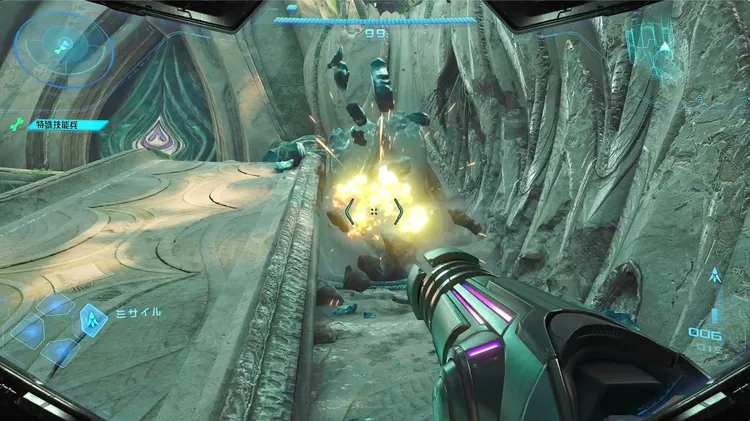Screen dimensions: 750x421
Task: Open the circular radar in the corner
Action: [x=62, y=46]
